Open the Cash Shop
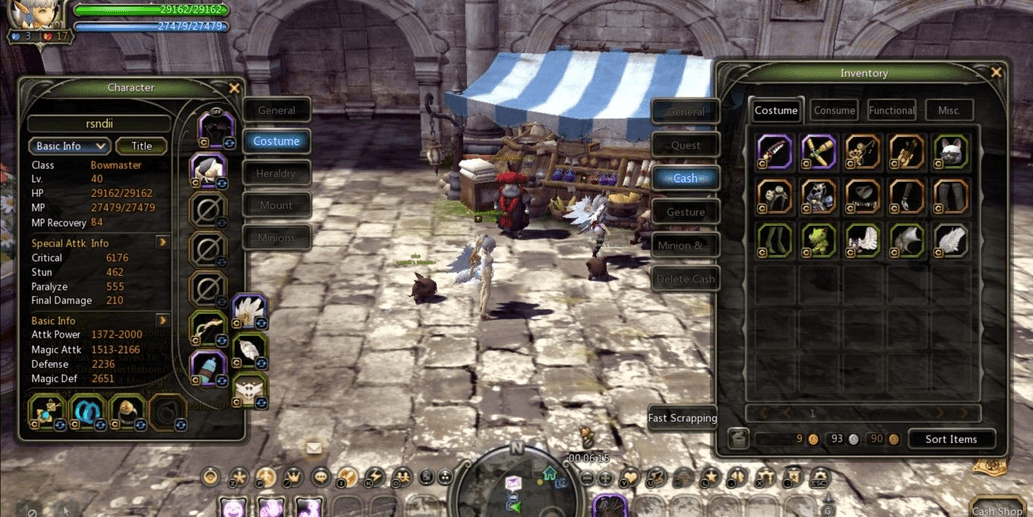 click(996, 510)
